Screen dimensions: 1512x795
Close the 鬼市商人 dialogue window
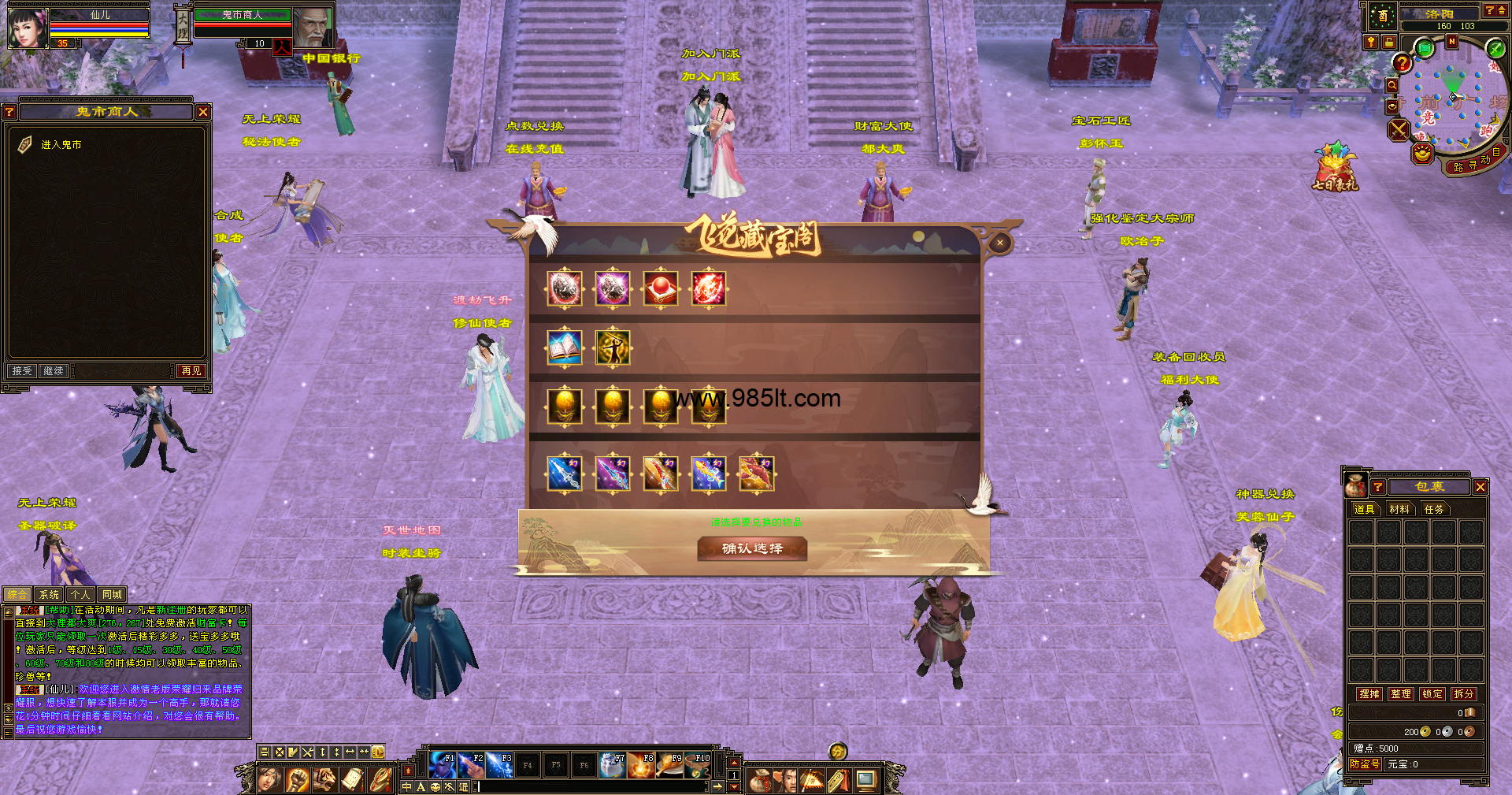point(203,112)
